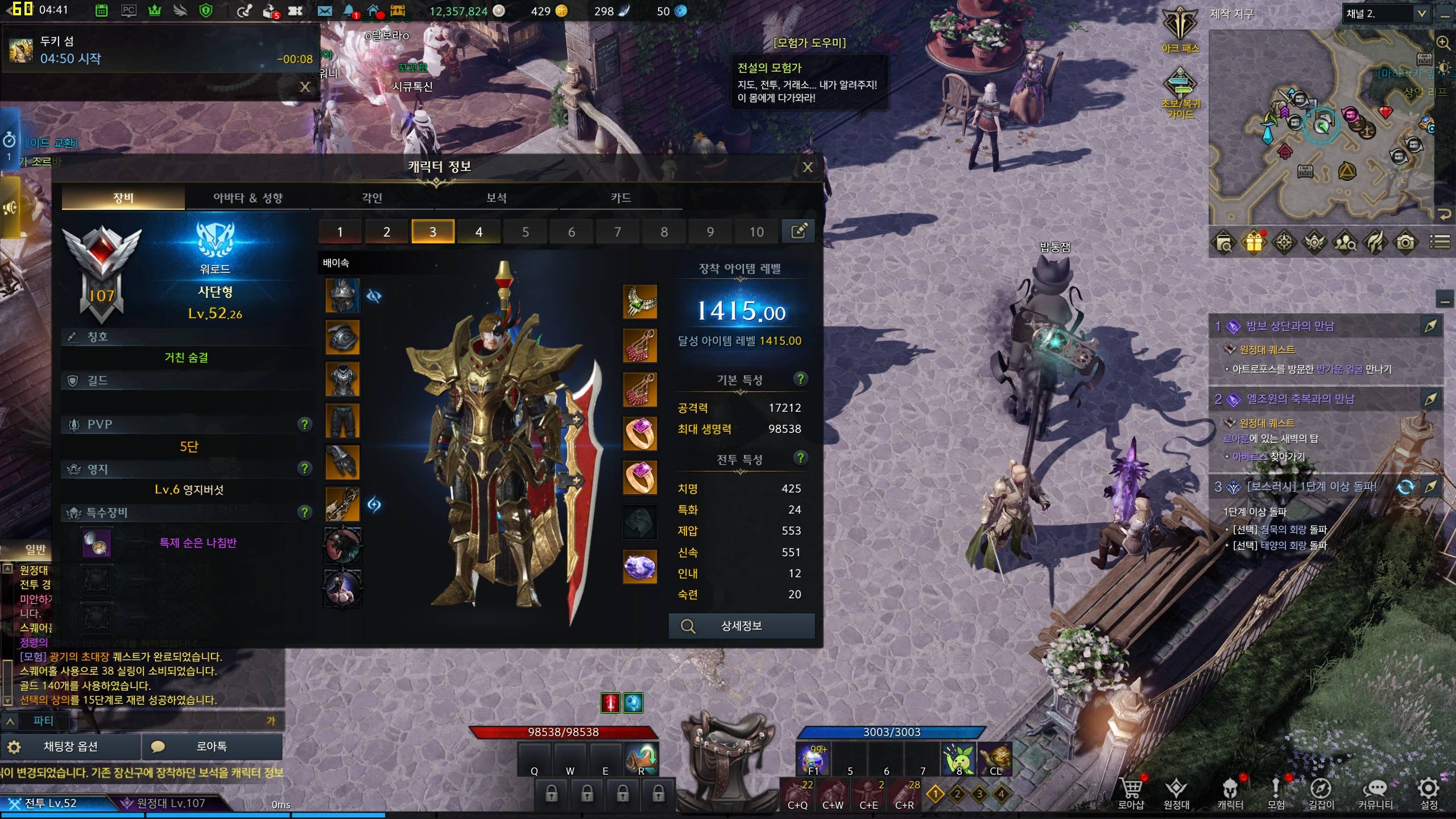The width and height of the screenshot is (1456, 819).
Task: Open 상세정보 detailed stats
Action: pos(742,626)
